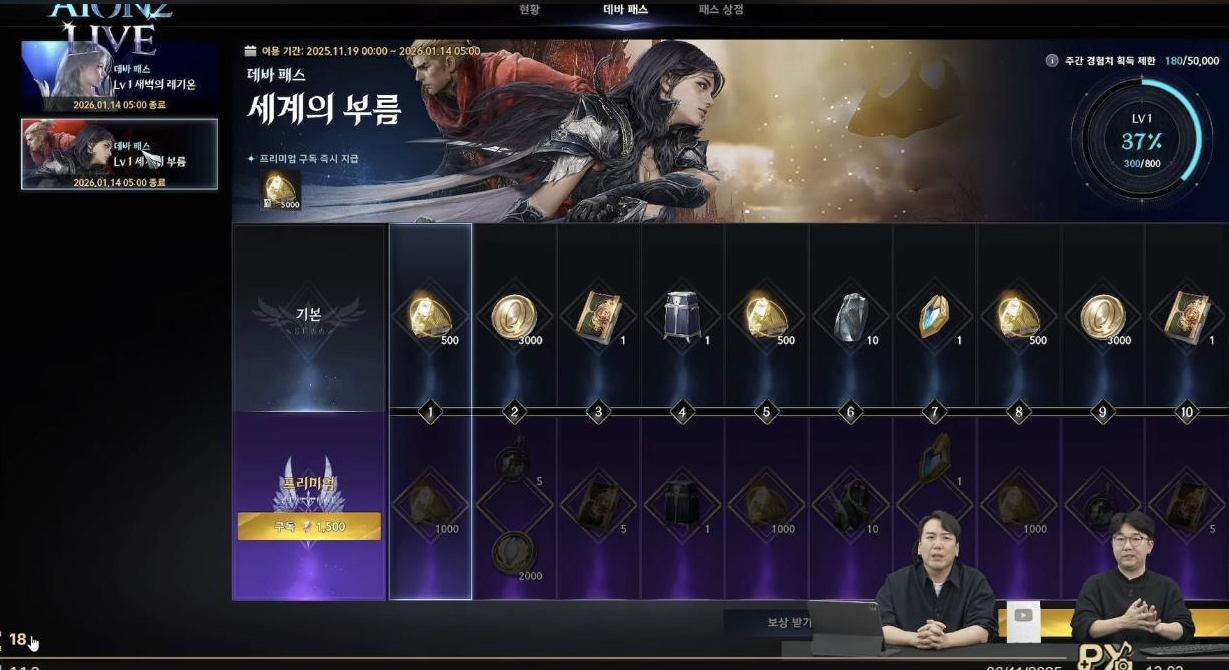Select the level 1 basic reward of 500 gold
Image resolution: width=1229 pixels, height=670 pixels.
(x=430, y=318)
